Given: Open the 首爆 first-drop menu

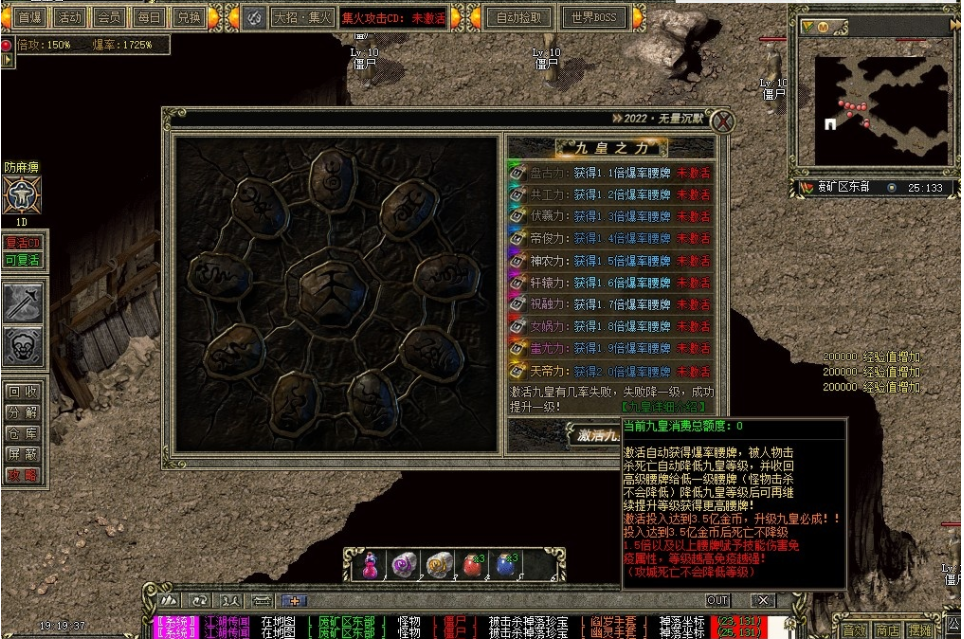Looking at the screenshot, I should (30, 17).
